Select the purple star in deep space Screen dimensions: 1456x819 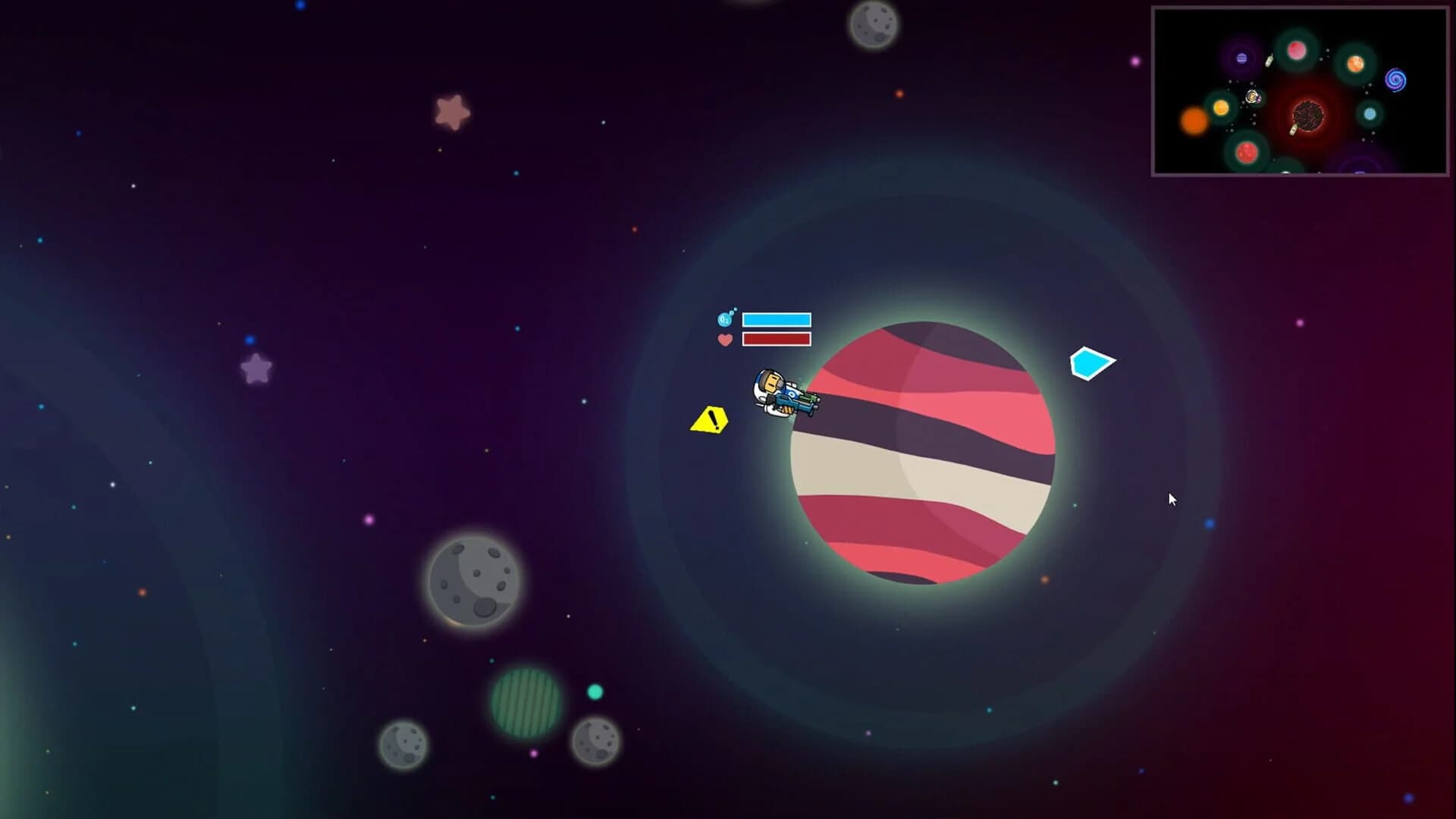pyautogui.click(x=256, y=369)
